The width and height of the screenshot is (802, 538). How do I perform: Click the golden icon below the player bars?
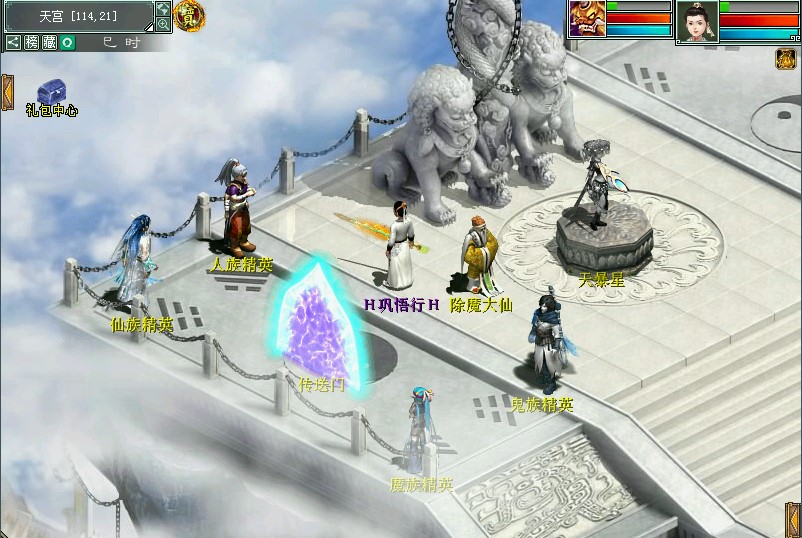click(x=784, y=59)
